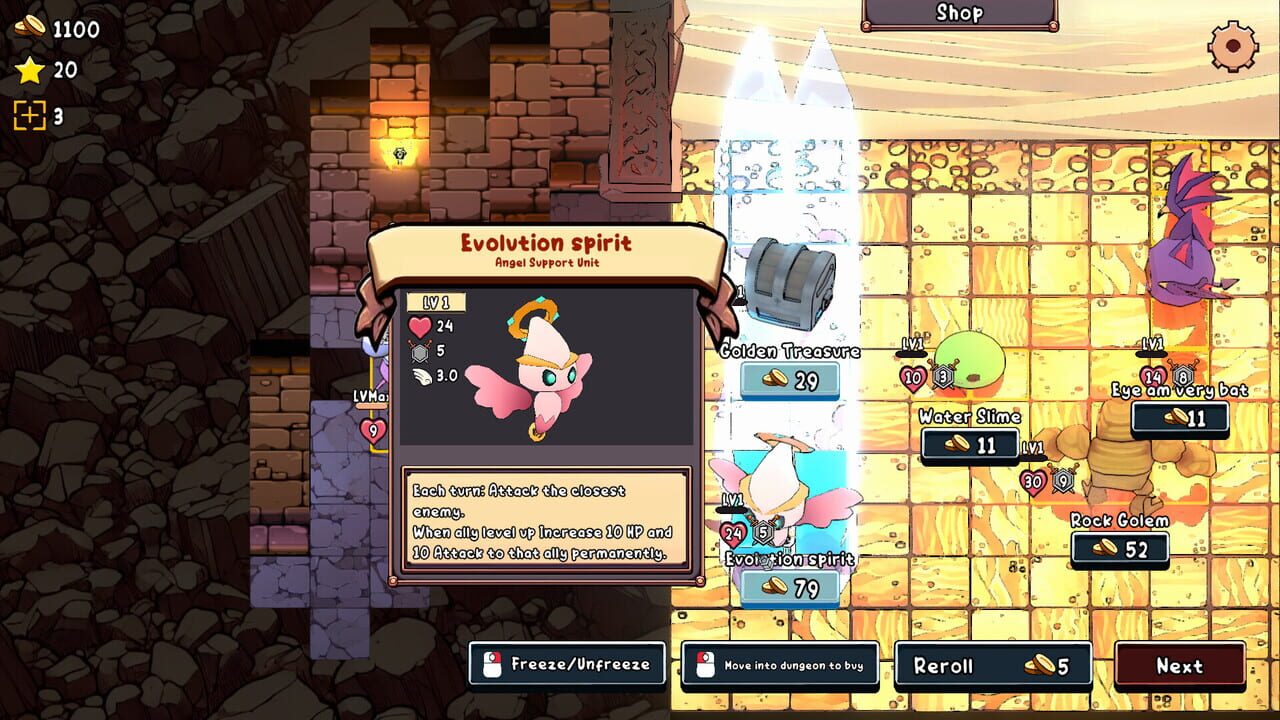Viewport: 1280px width, 720px height.
Task: Toggle Freeze/Unfreeze on the shop unit
Action: (x=565, y=664)
